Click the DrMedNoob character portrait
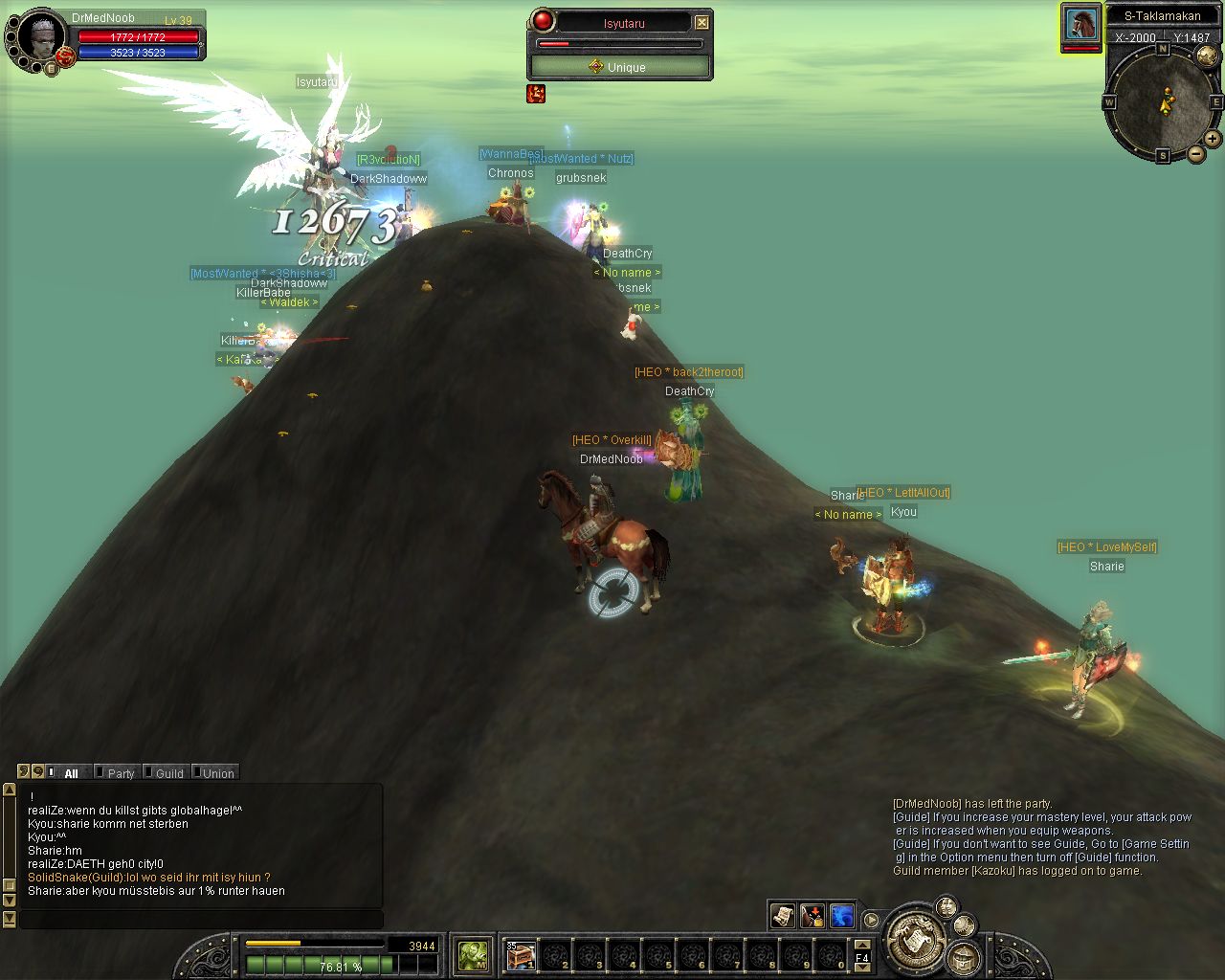 [39, 39]
